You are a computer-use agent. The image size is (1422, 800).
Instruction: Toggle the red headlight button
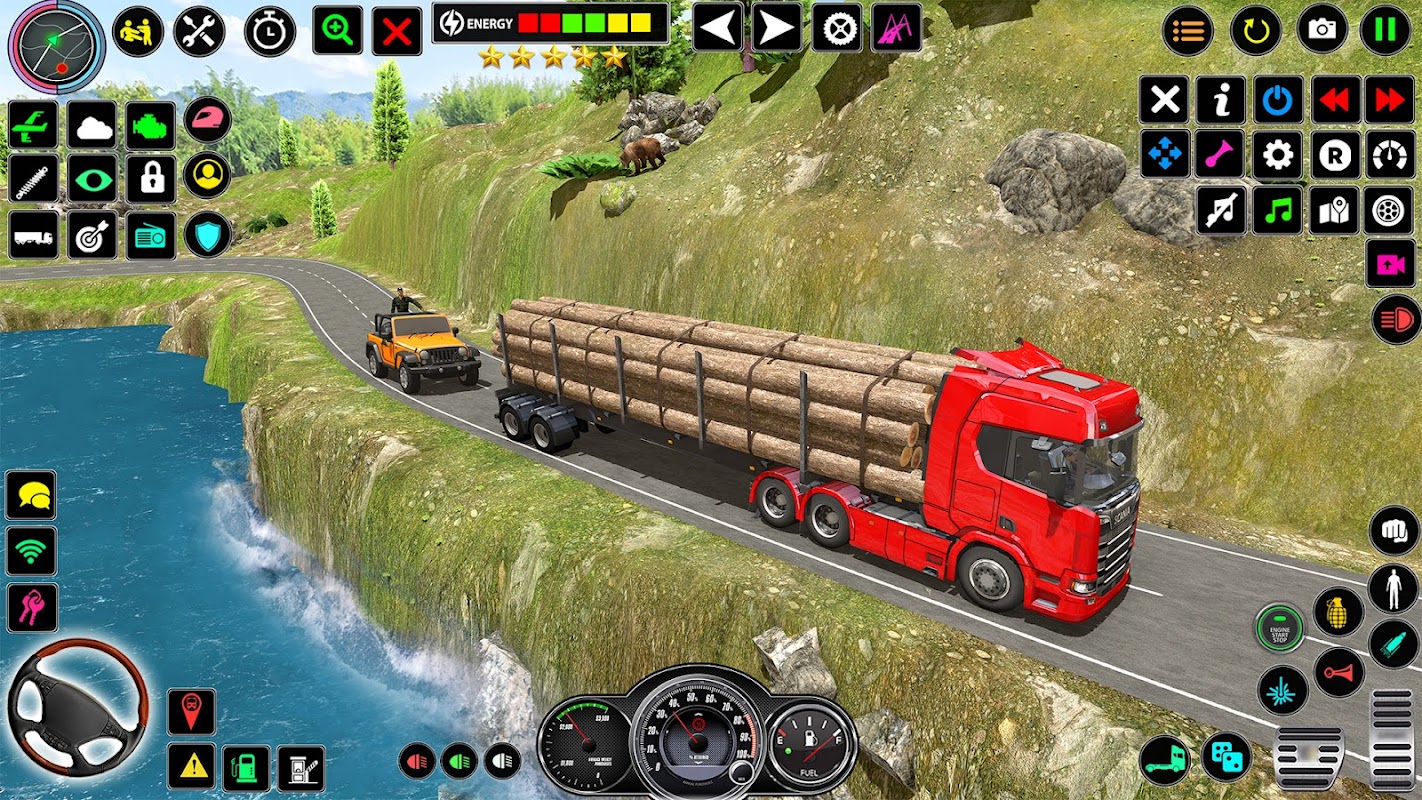pyautogui.click(x=1396, y=320)
